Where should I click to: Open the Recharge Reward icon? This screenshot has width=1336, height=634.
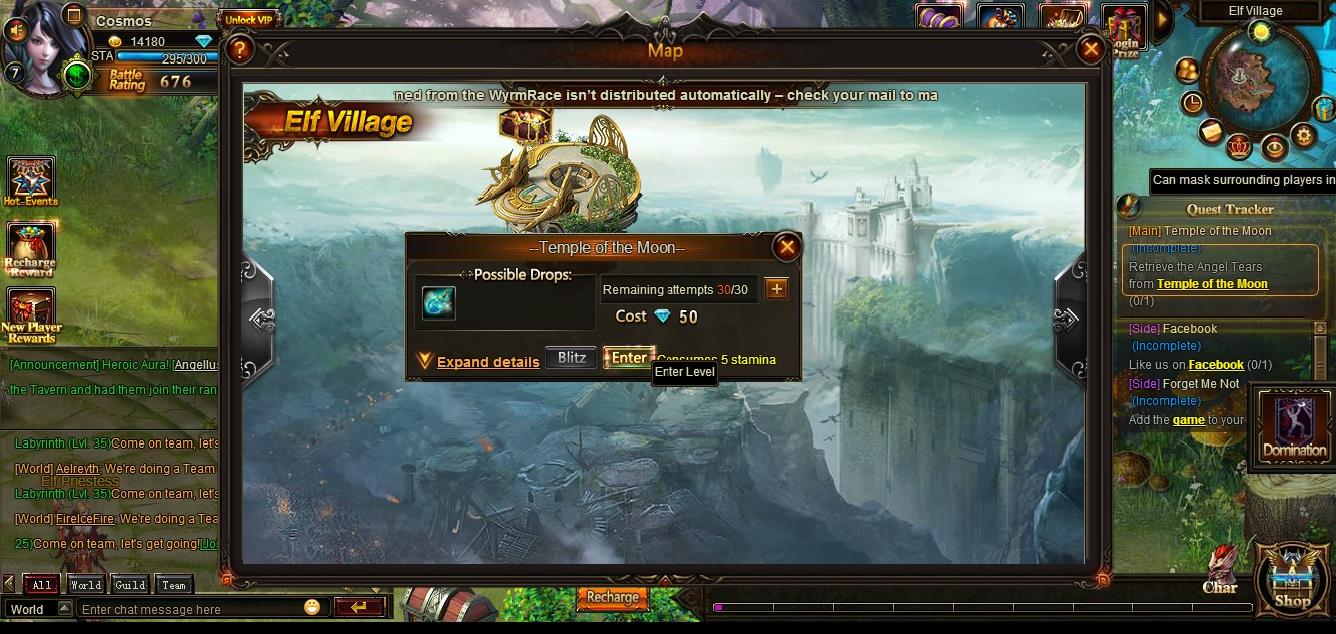click(x=30, y=249)
